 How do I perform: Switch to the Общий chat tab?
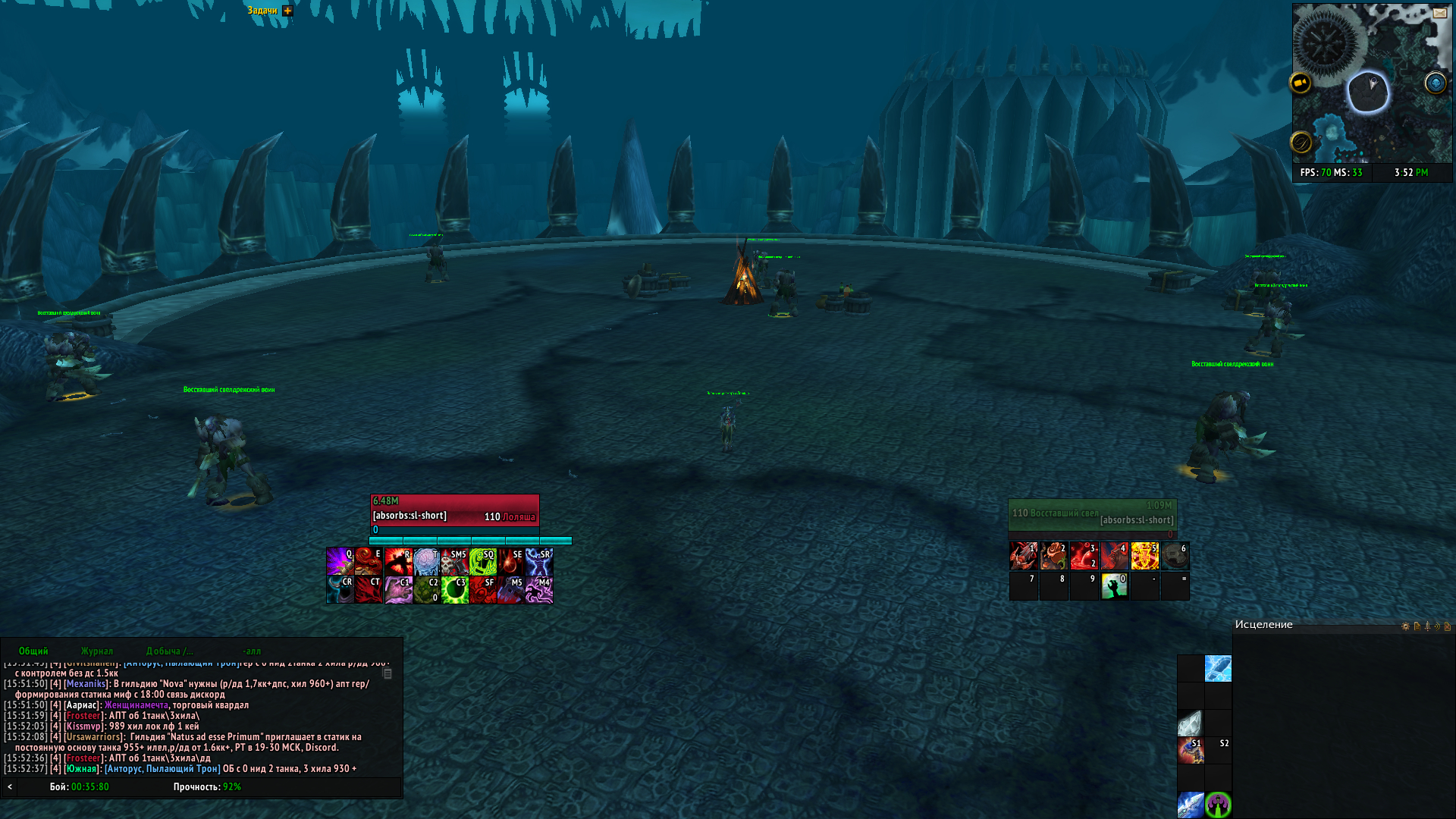pyautogui.click(x=33, y=651)
